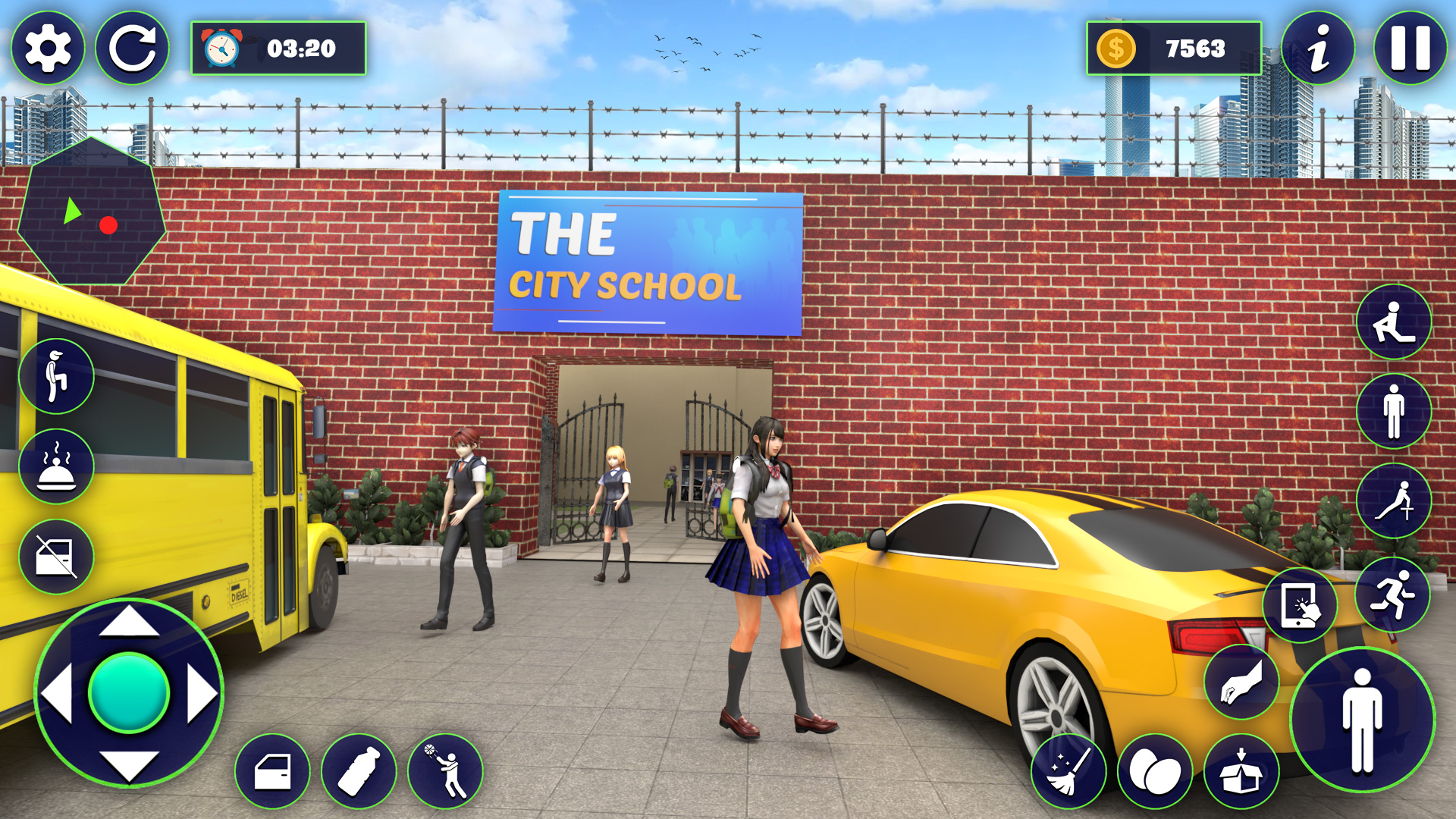Select the broom cleaning action

(1068, 772)
